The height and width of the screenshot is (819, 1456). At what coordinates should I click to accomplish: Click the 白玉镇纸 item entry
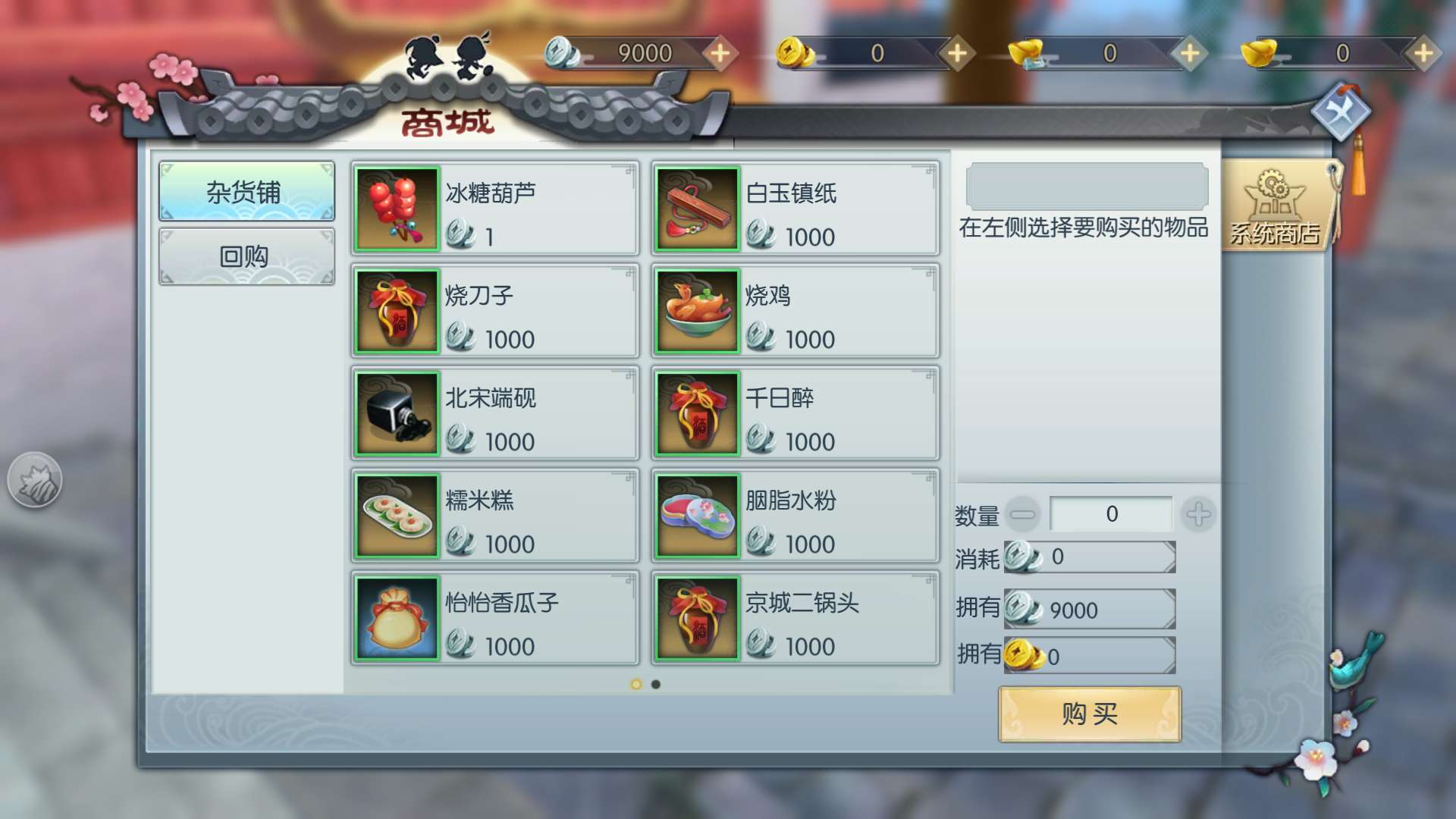794,208
